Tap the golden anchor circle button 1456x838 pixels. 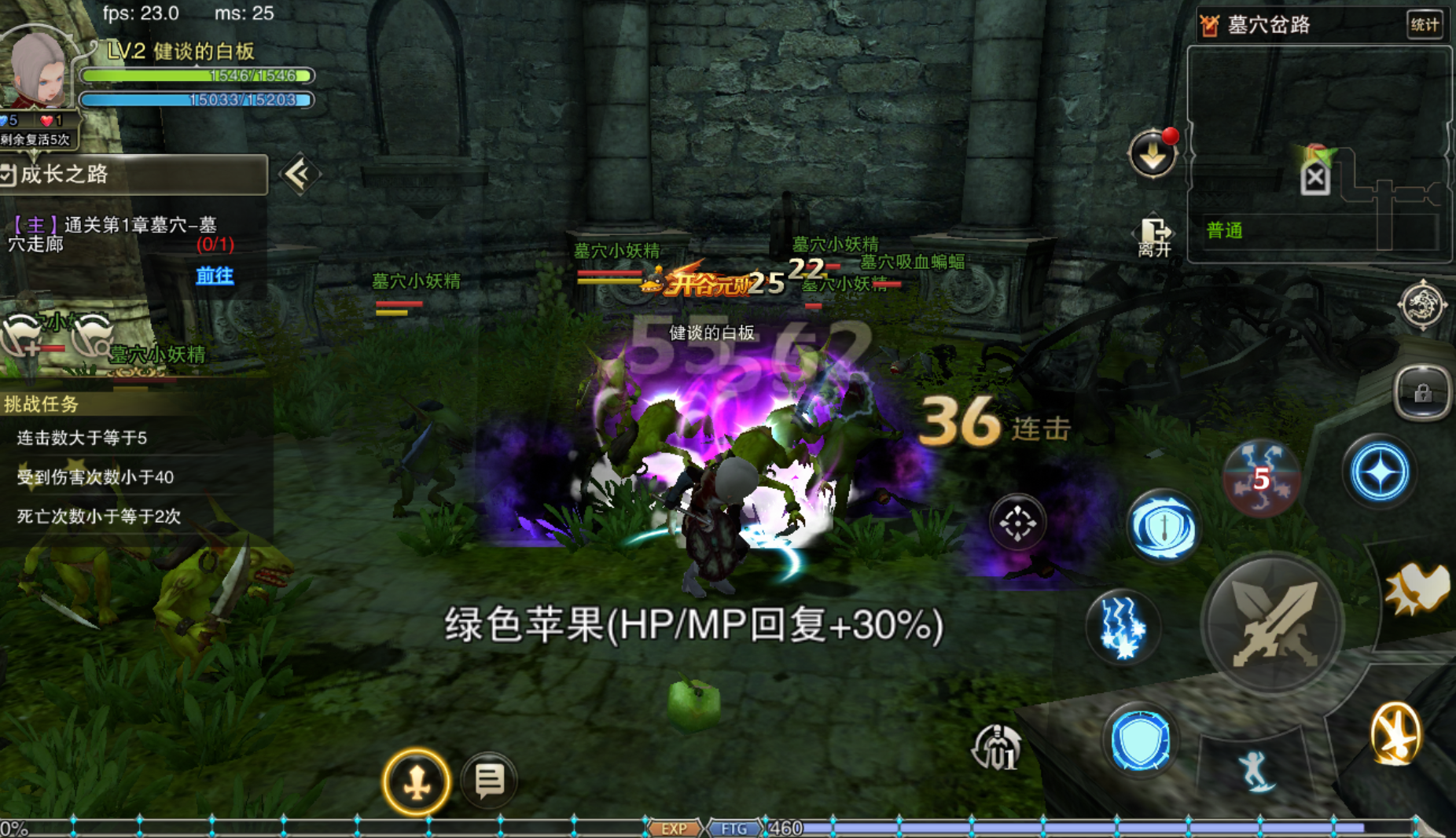417,782
